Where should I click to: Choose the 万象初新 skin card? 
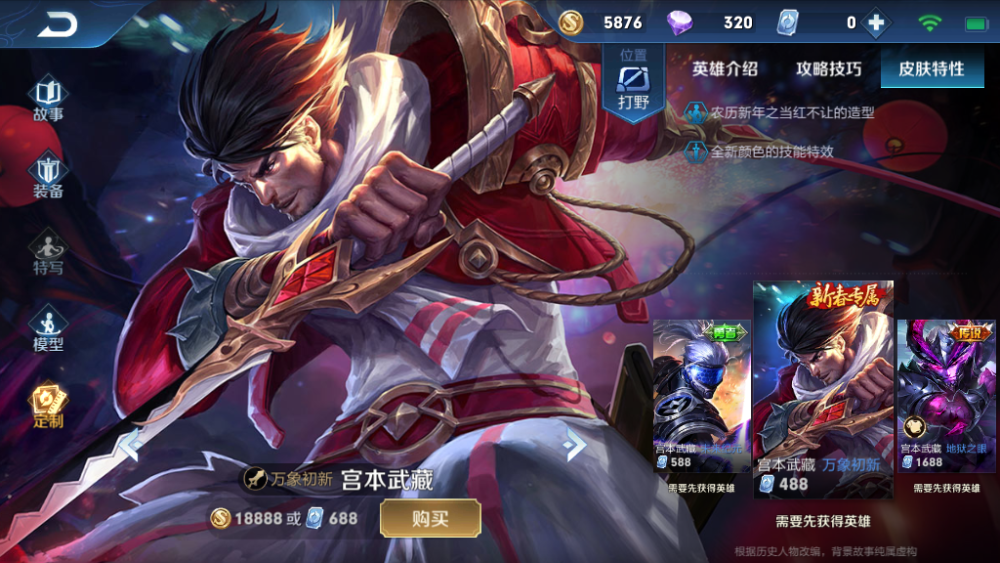pyautogui.click(x=822, y=390)
